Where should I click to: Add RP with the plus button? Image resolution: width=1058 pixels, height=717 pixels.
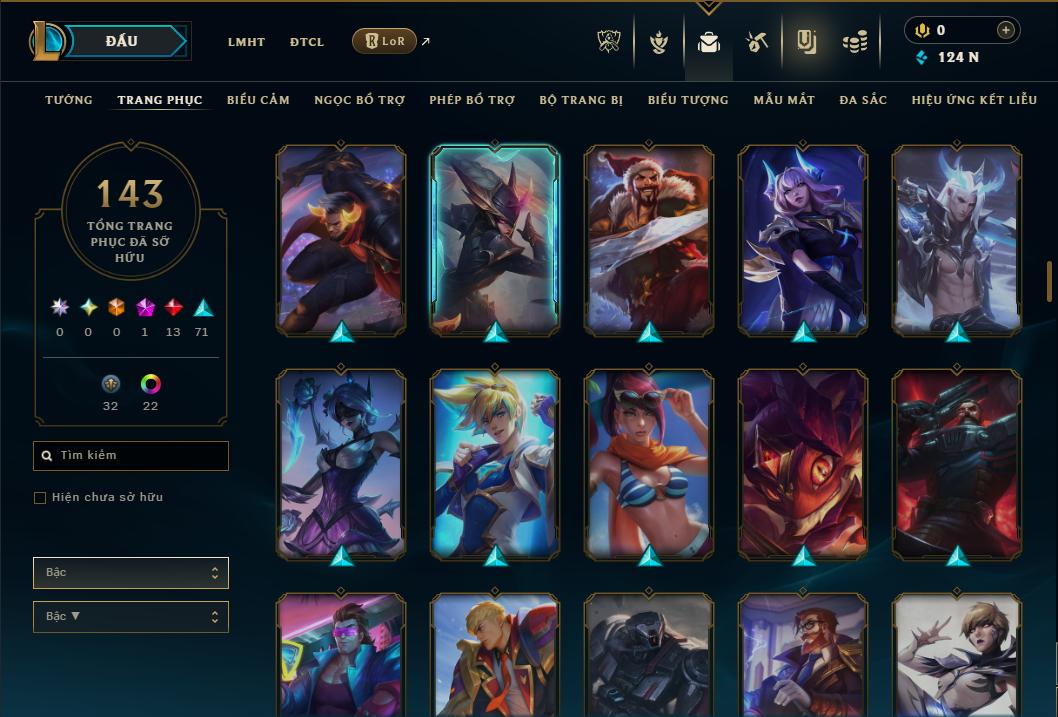point(1005,30)
